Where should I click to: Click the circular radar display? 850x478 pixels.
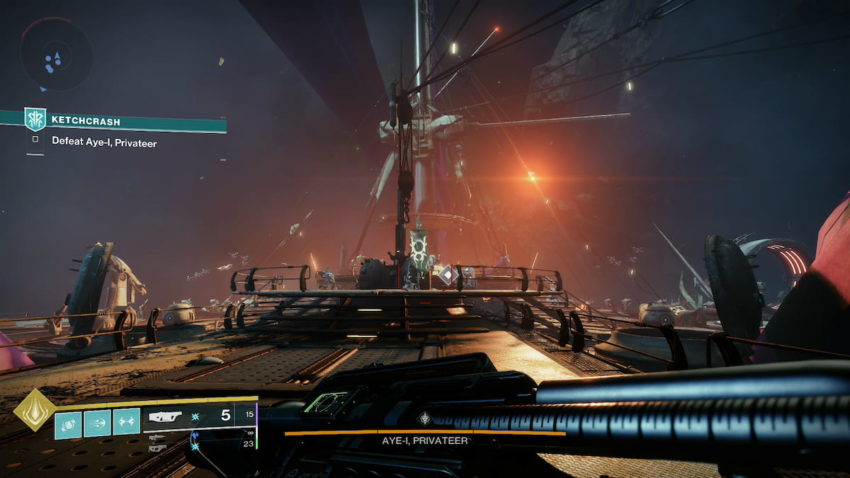[55, 54]
